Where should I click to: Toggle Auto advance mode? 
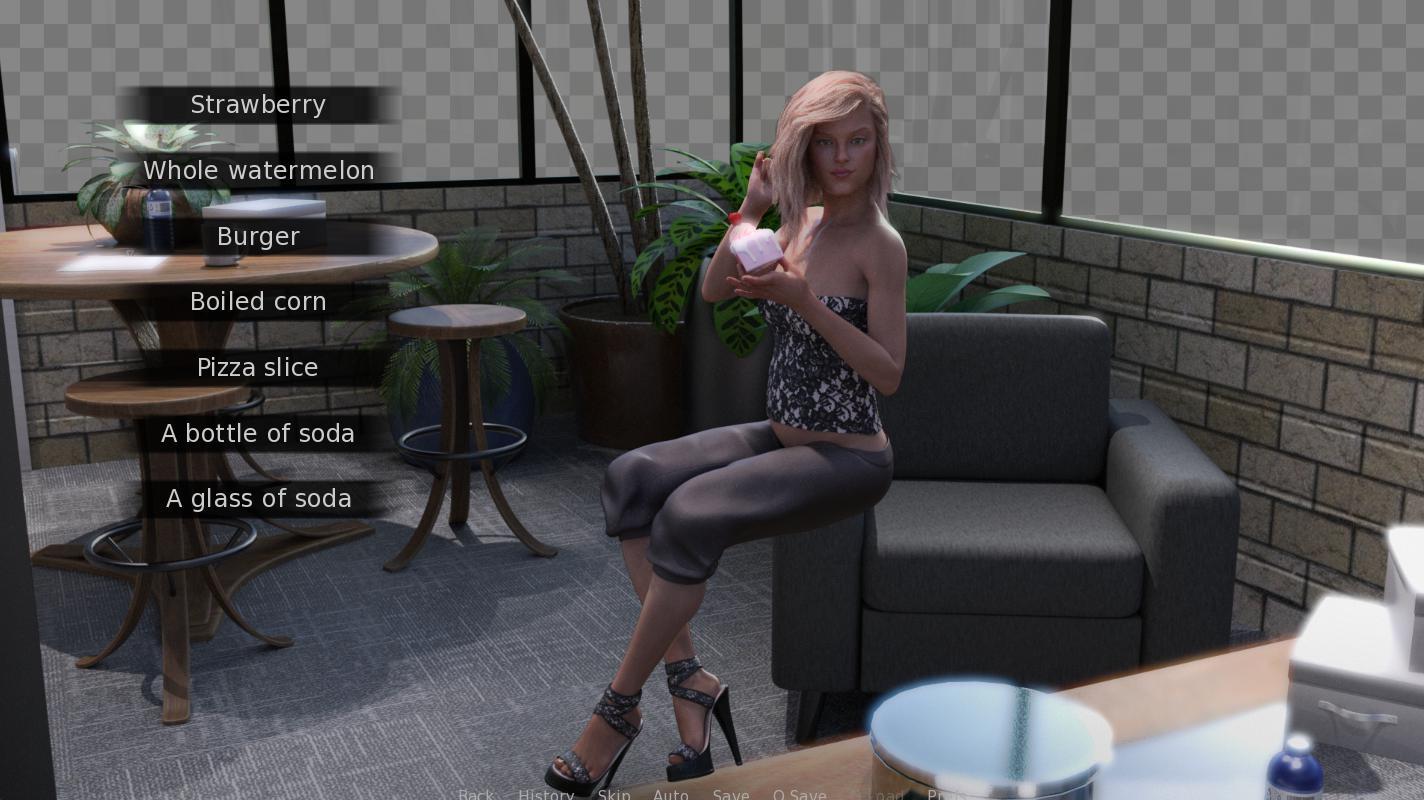(x=670, y=795)
